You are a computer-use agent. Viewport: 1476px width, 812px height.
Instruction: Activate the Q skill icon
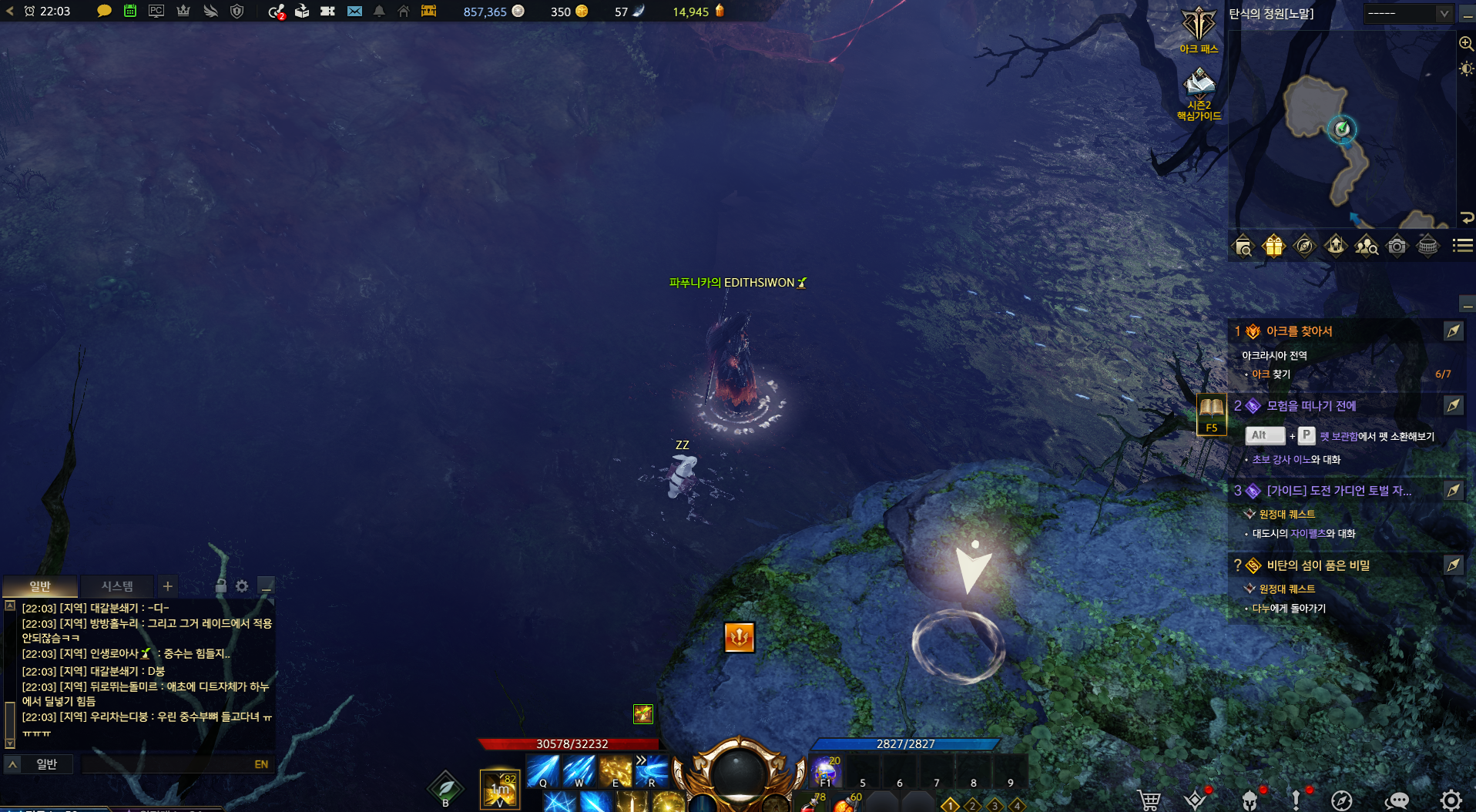coord(542,771)
